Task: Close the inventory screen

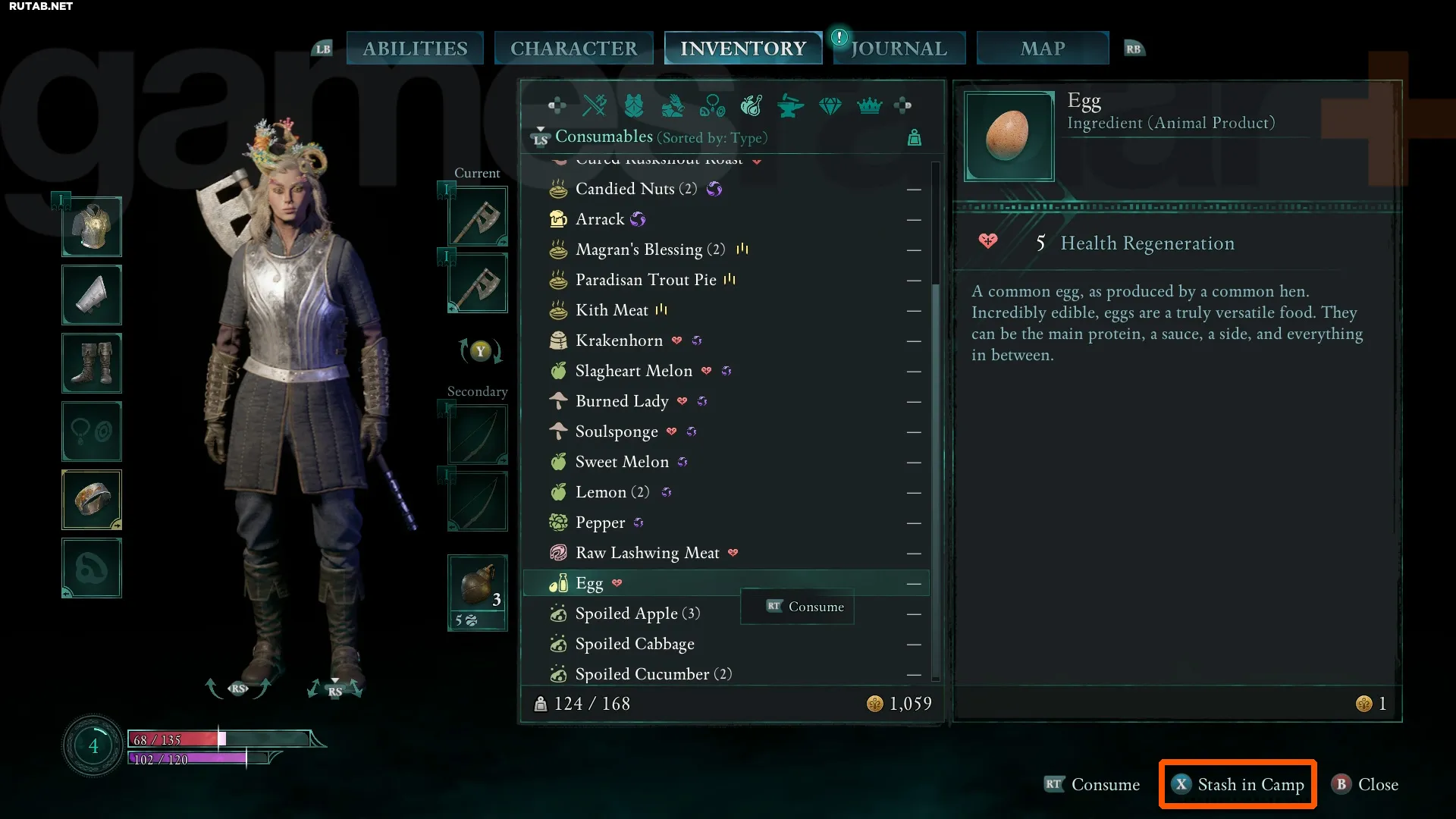Action: [x=1365, y=784]
